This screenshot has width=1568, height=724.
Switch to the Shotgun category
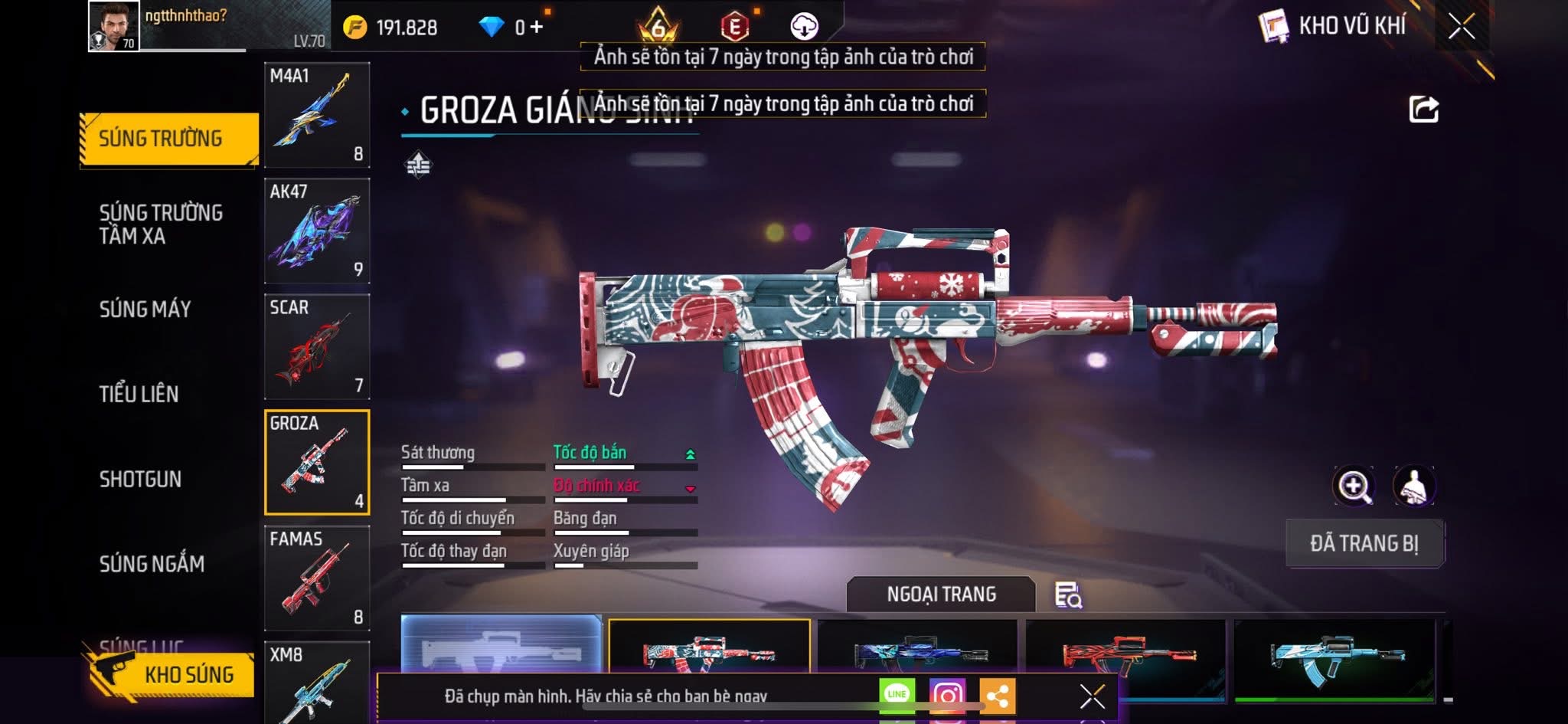pyautogui.click(x=141, y=479)
